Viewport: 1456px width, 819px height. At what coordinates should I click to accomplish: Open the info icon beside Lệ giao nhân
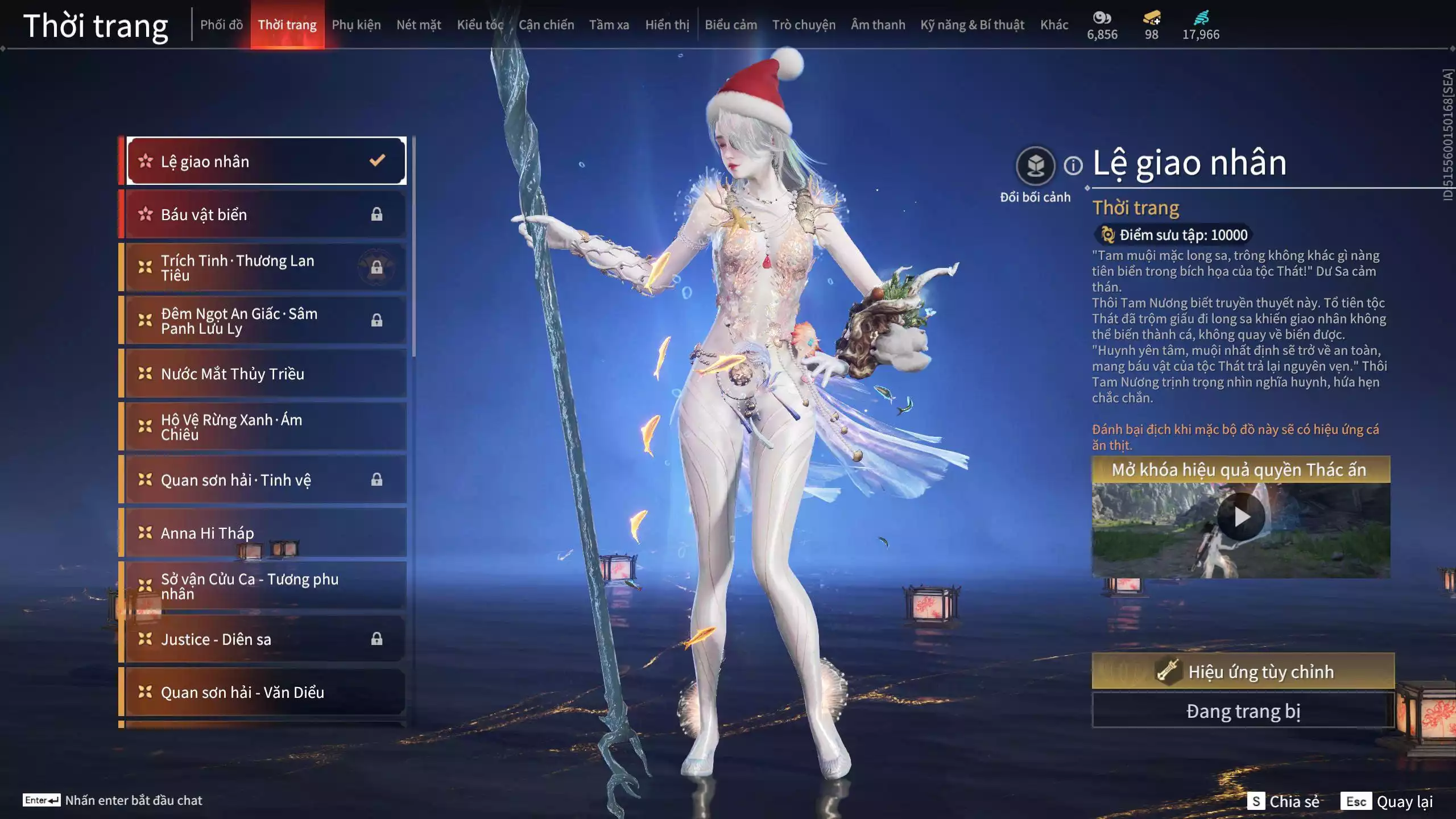point(1073,166)
